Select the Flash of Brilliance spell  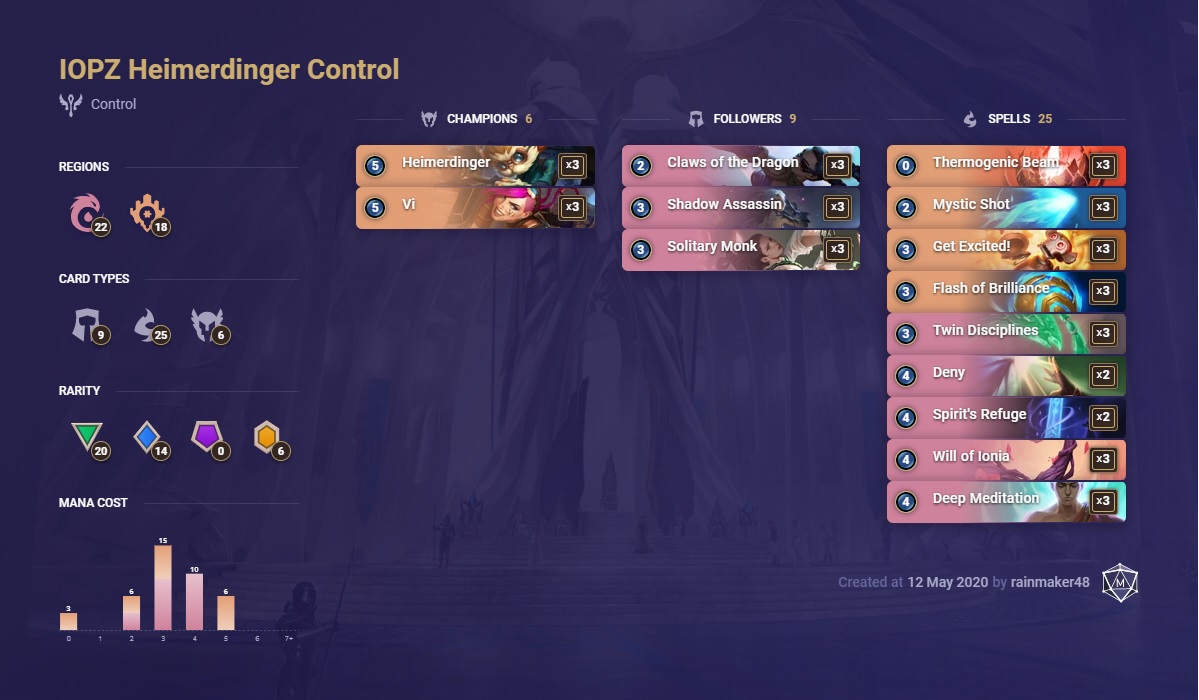[1005, 292]
